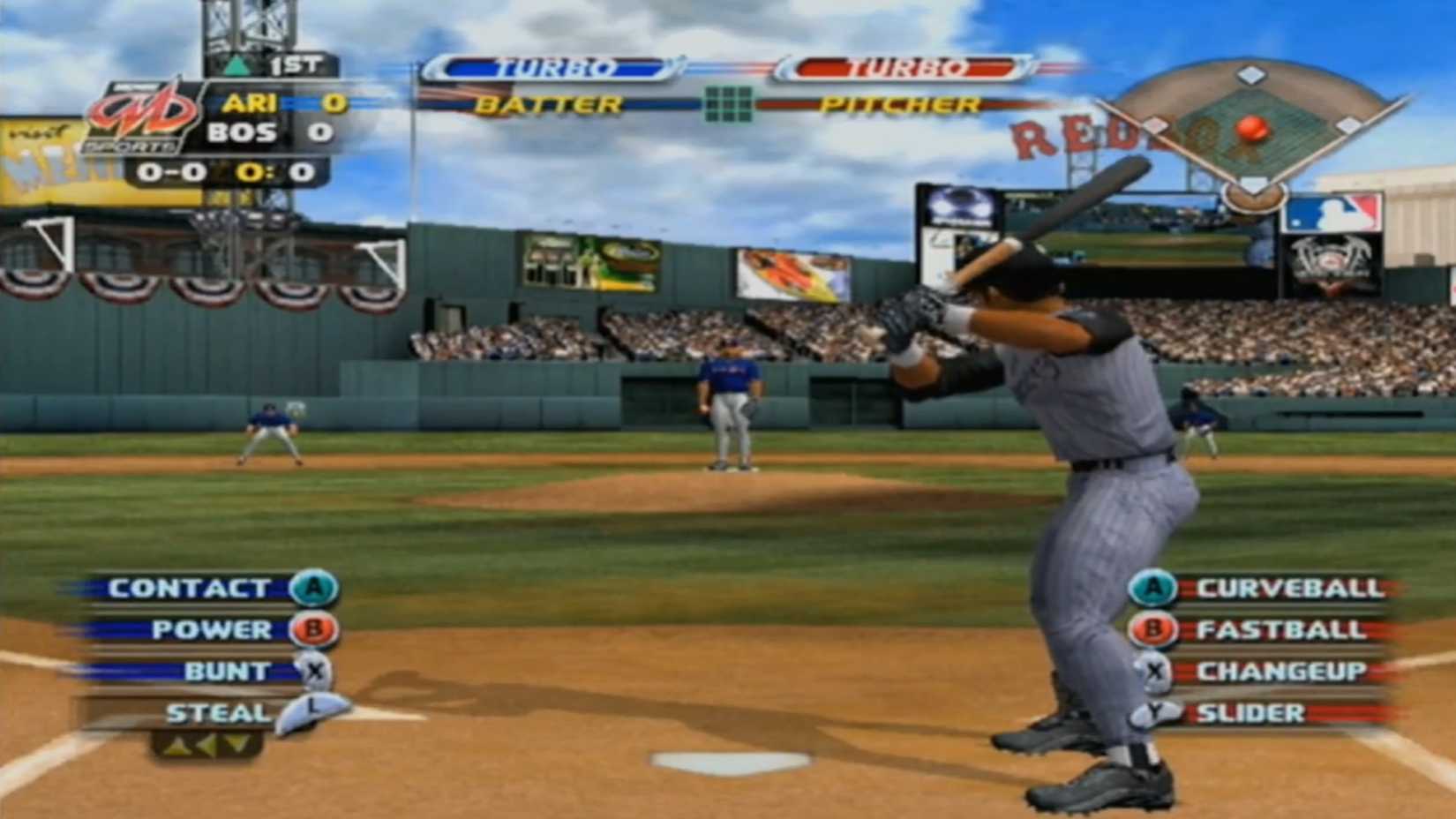The height and width of the screenshot is (819, 1456).
Task: Select the A button icon for CURVEBALL
Action: 1153,588
